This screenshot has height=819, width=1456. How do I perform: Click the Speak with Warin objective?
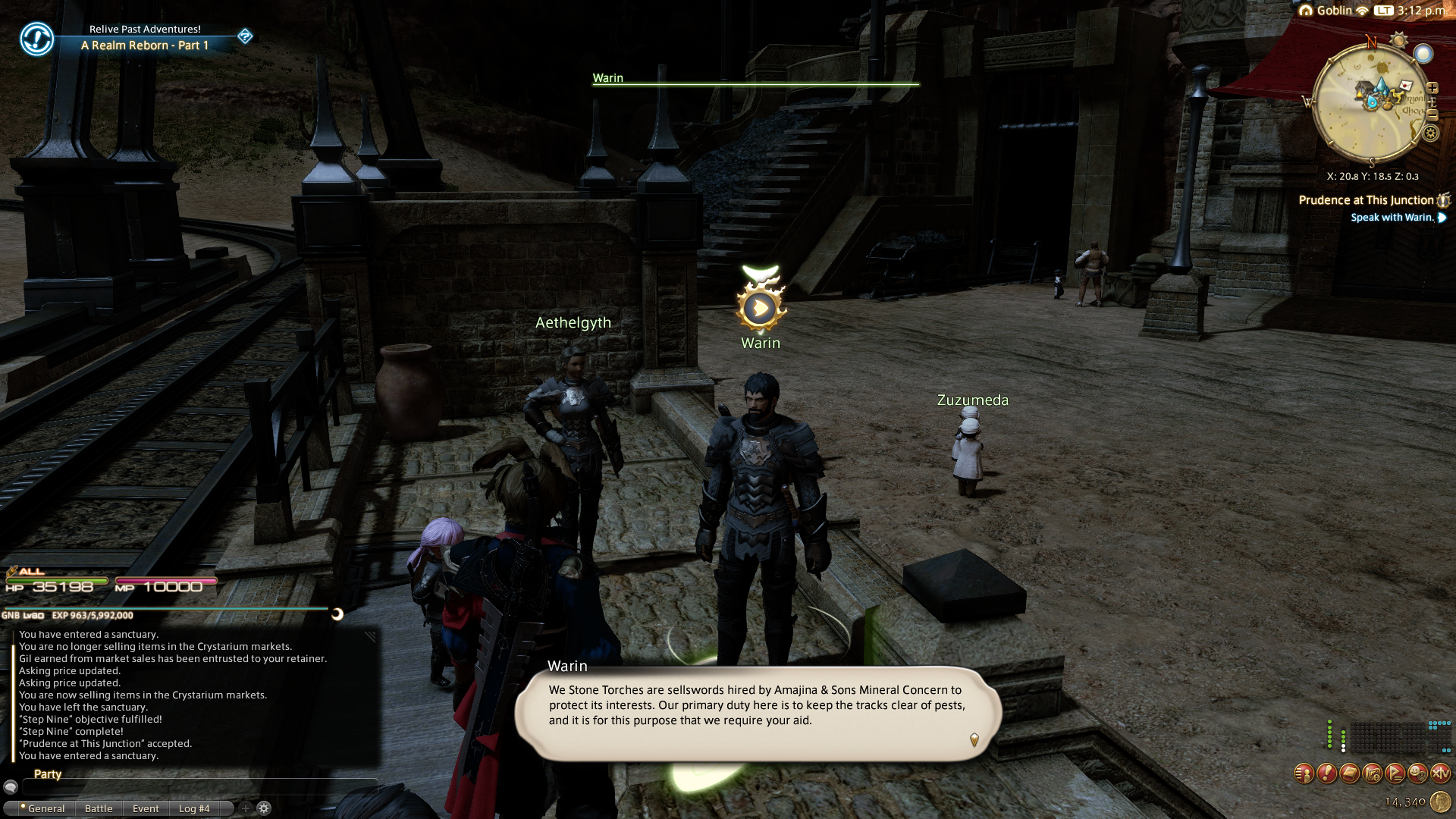1392,218
